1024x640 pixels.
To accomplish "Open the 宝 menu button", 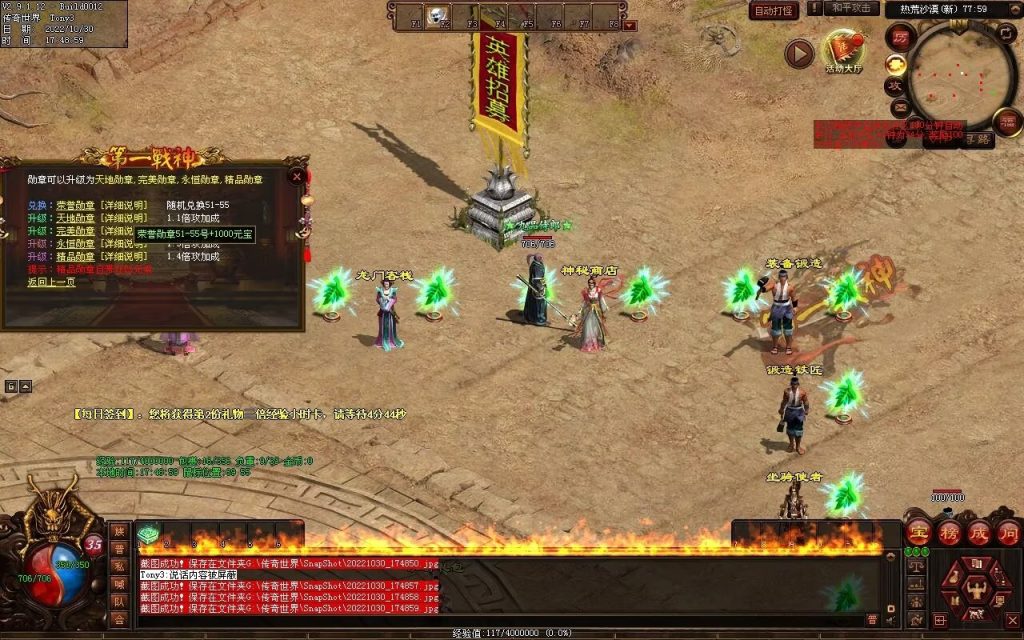I will pos(920,533).
